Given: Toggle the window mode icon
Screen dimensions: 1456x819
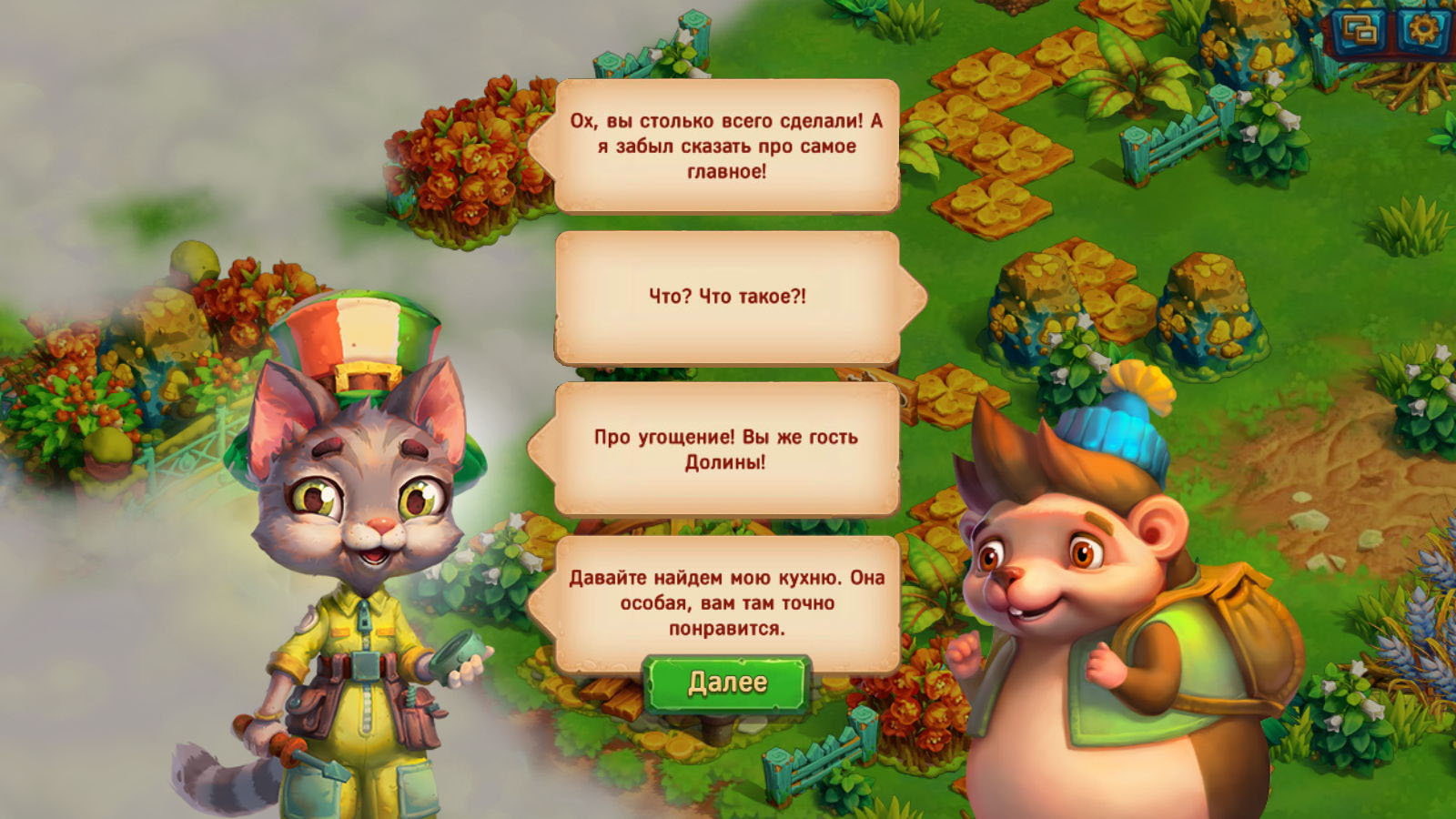Looking at the screenshot, I should click(1360, 33).
